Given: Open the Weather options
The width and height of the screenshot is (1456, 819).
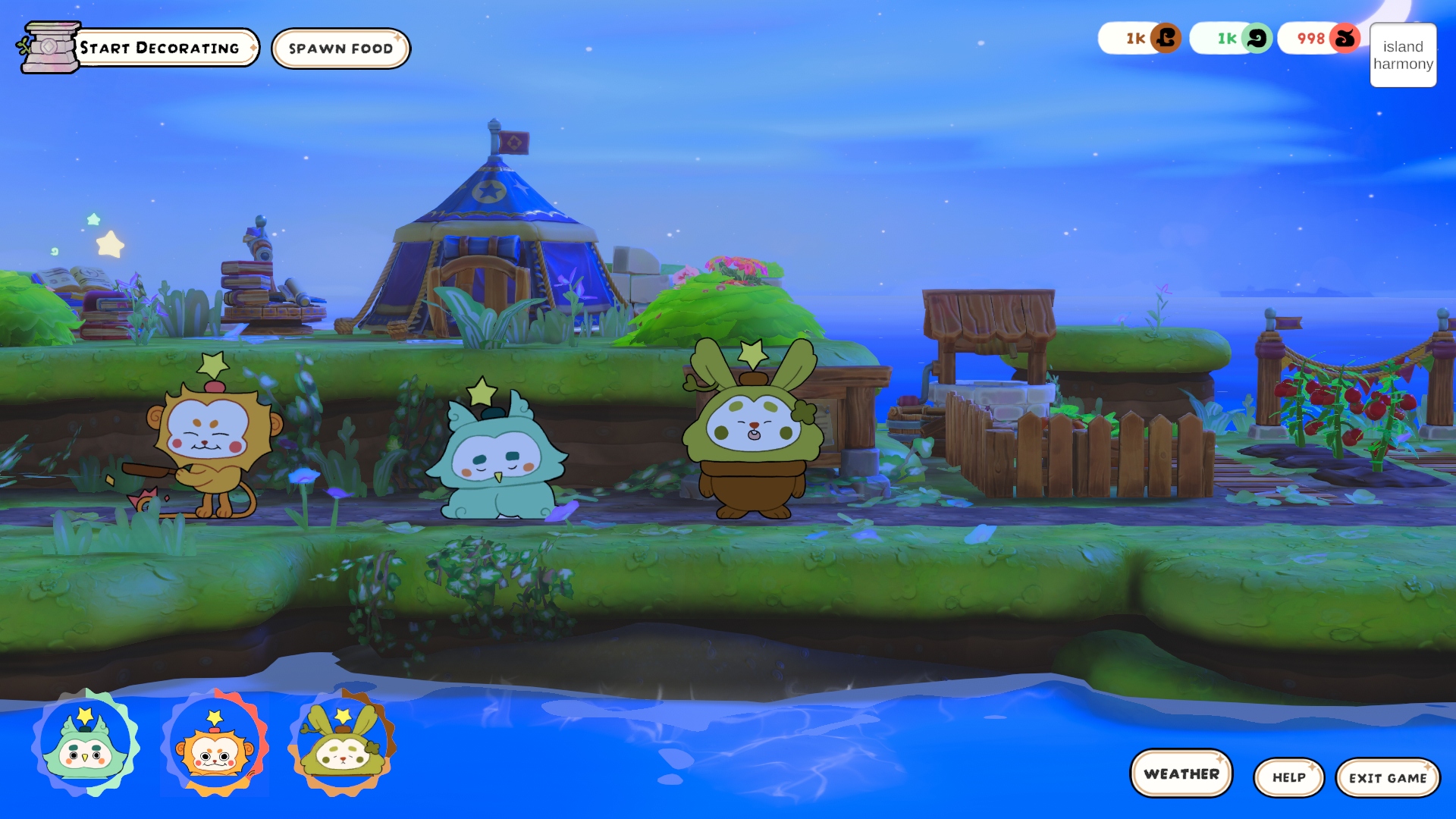Looking at the screenshot, I should pyautogui.click(x=1181, y=773).
